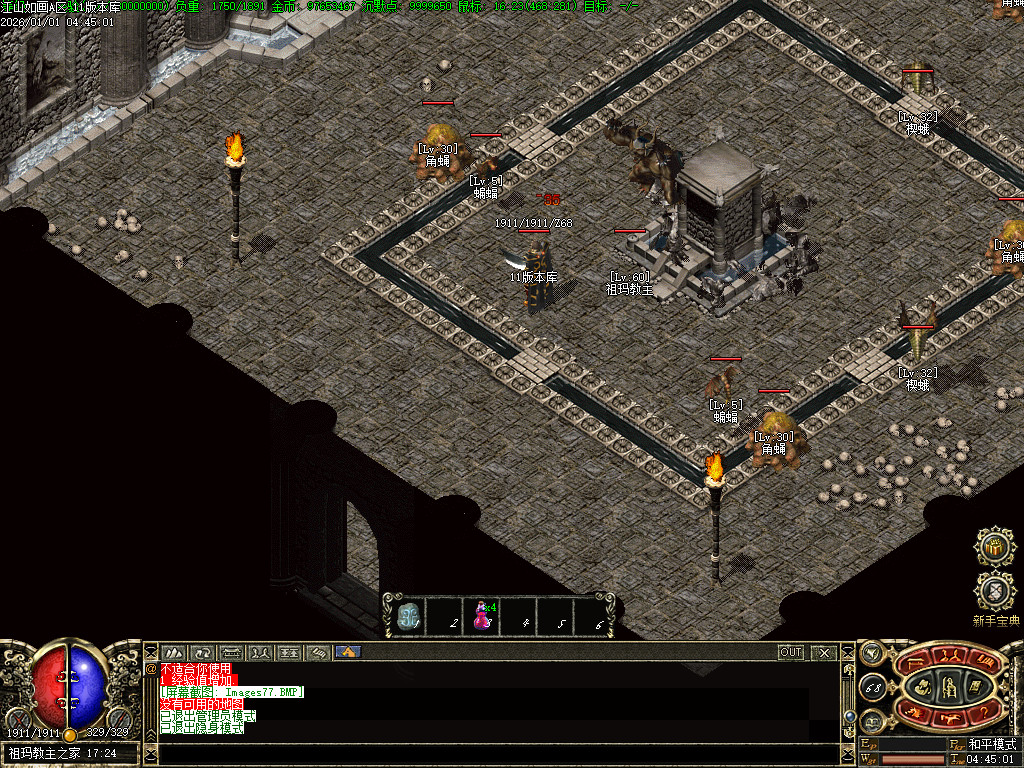This screenshot has height=768, width=1024.
Task: Use the red potion in the belt
Action: [x=482, y=617]
